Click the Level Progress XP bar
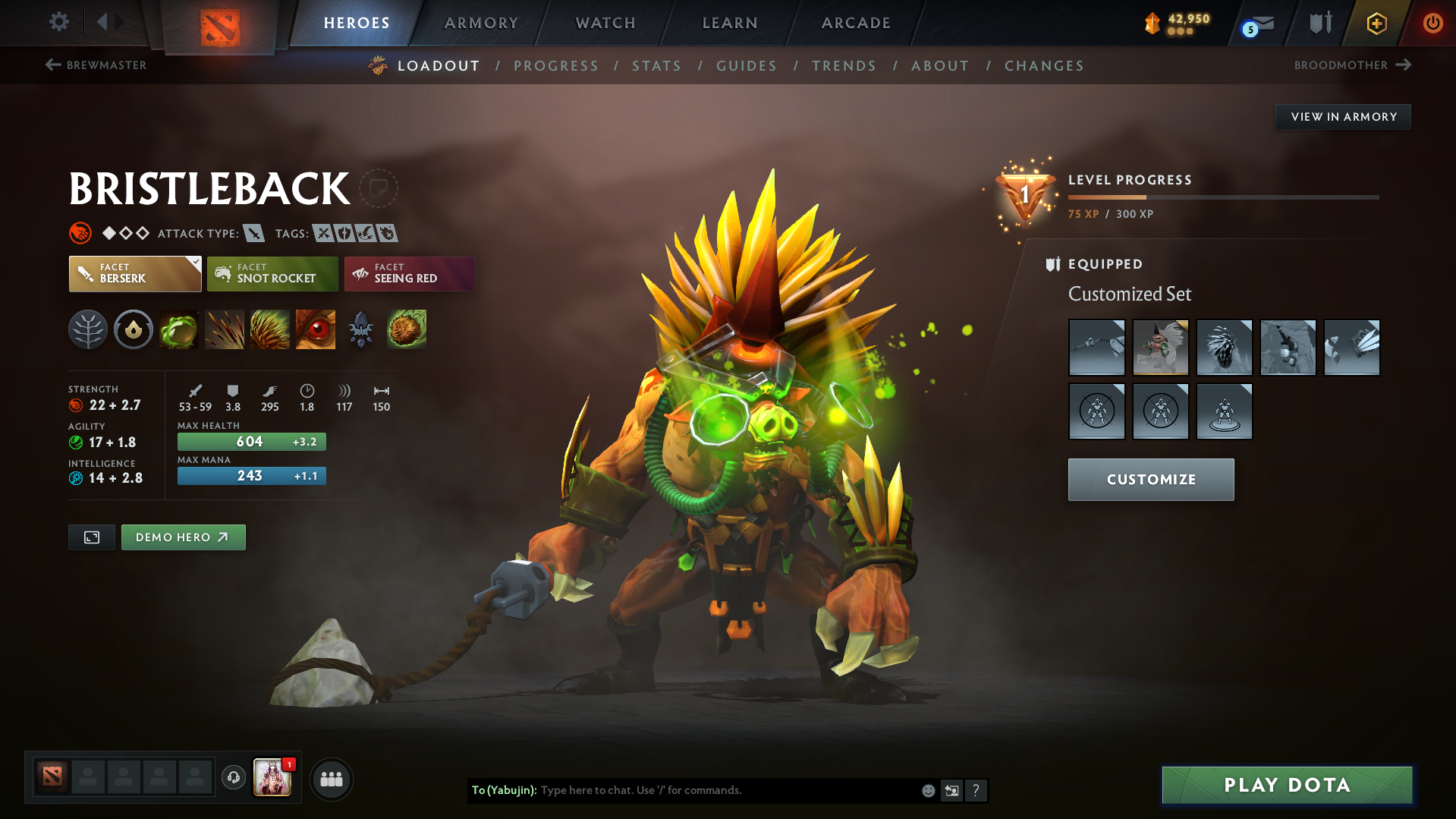Image resolution: width=1456 pixels, height=819 pixels. tap(1223, 197)
